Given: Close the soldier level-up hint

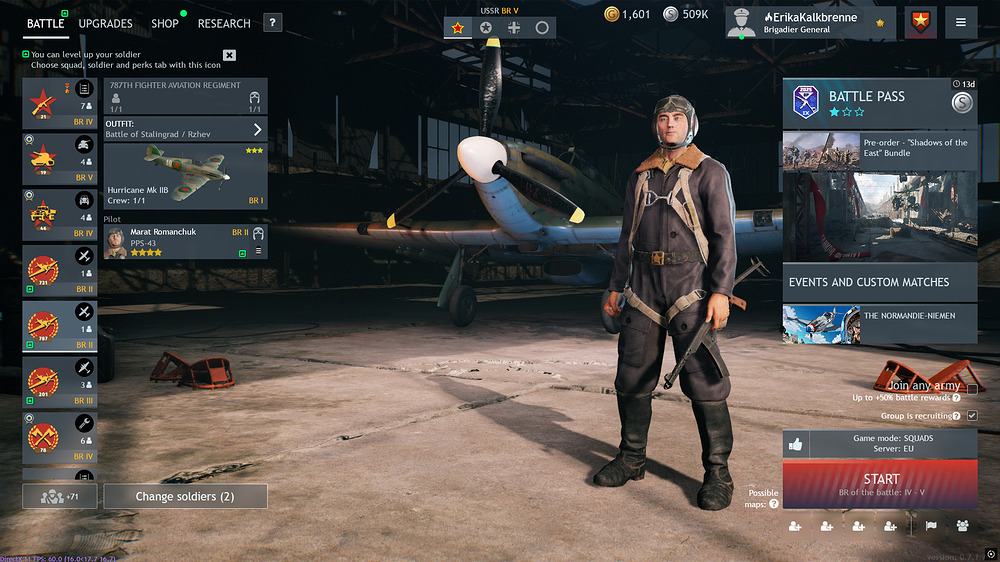Looking at the screenshot, I should pos(229,55).
